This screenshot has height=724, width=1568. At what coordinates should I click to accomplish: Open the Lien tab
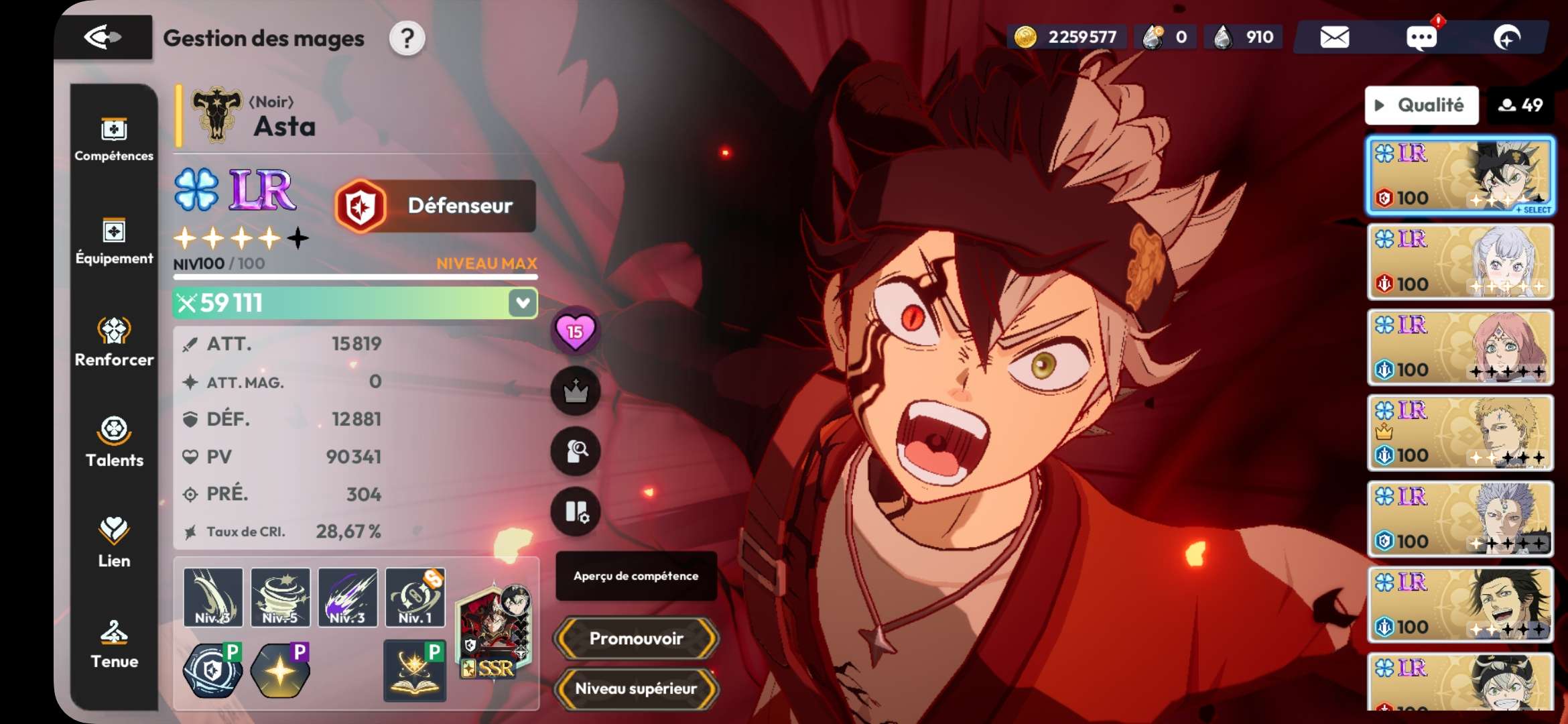point(114,543)
